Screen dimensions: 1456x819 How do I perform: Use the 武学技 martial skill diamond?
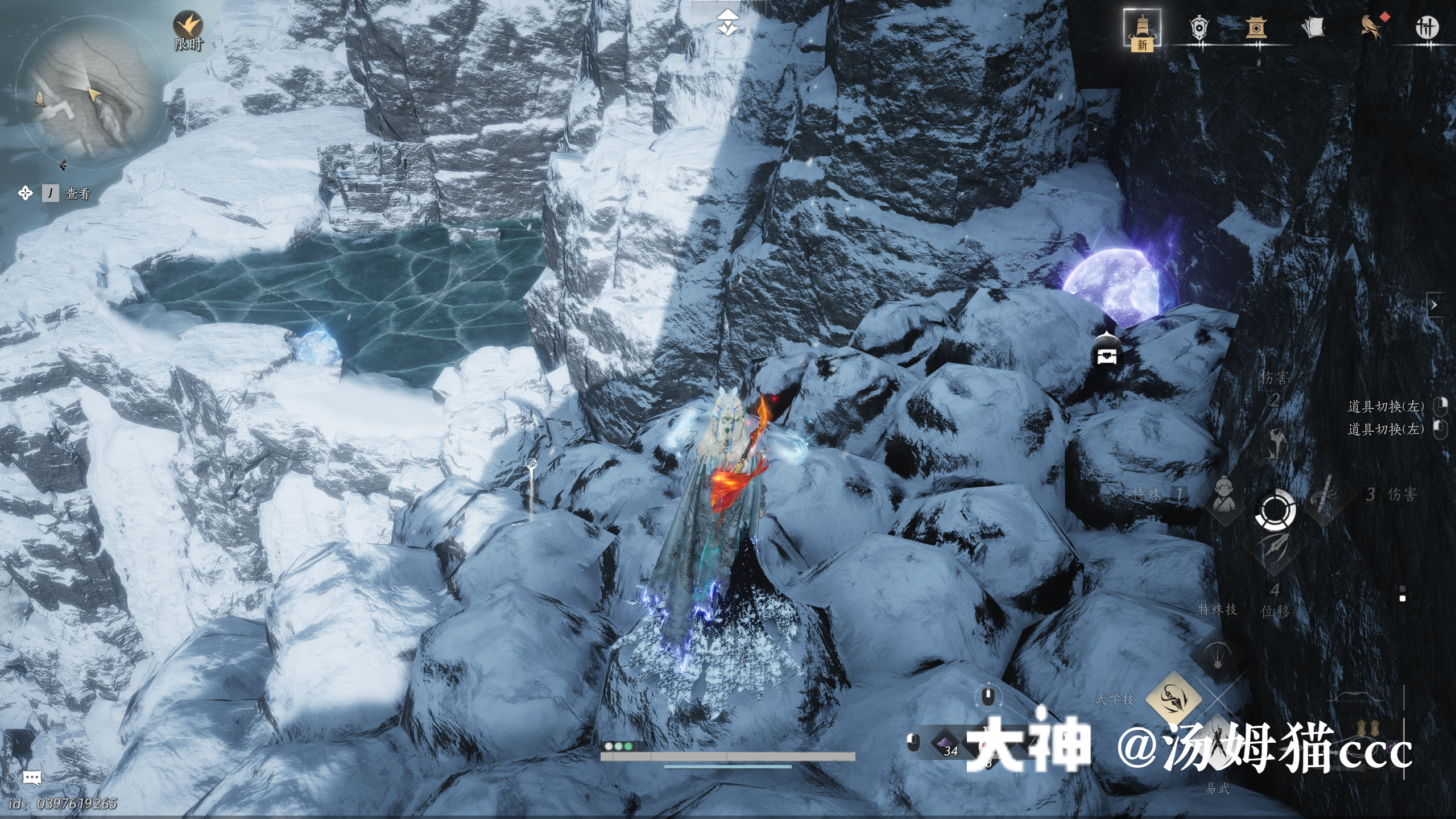(1173, 697)
